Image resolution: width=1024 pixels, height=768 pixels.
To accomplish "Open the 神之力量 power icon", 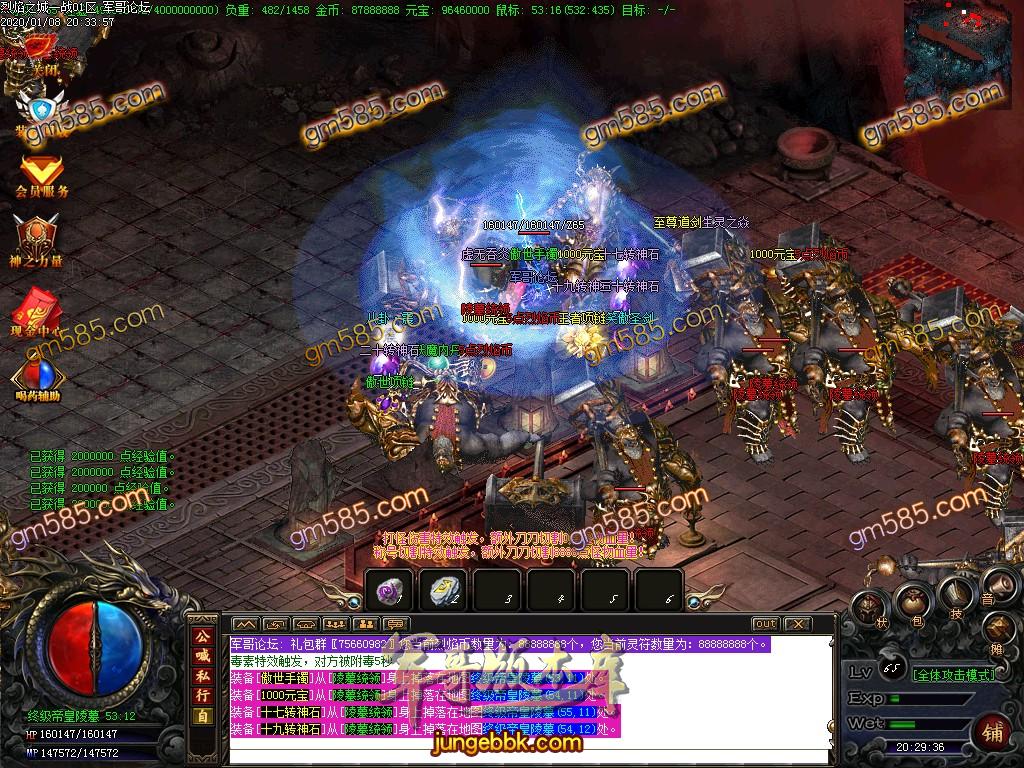I will (x=37, y=240).
